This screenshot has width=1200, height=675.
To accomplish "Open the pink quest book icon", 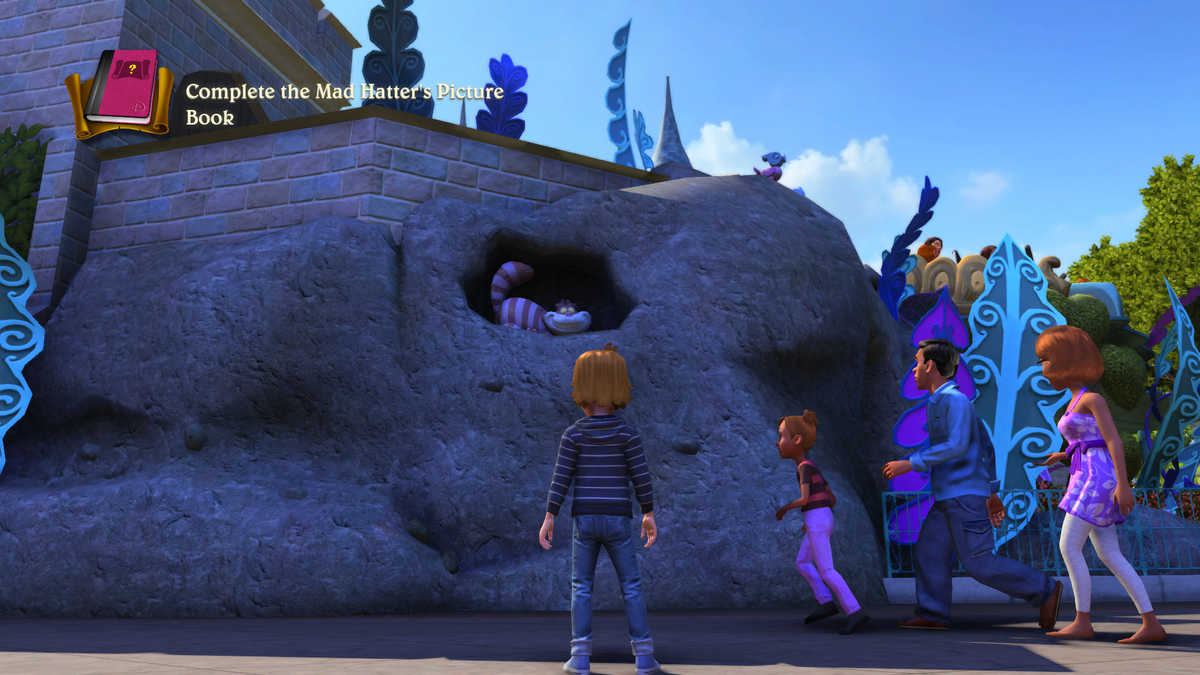I will [x=121, y=90].
